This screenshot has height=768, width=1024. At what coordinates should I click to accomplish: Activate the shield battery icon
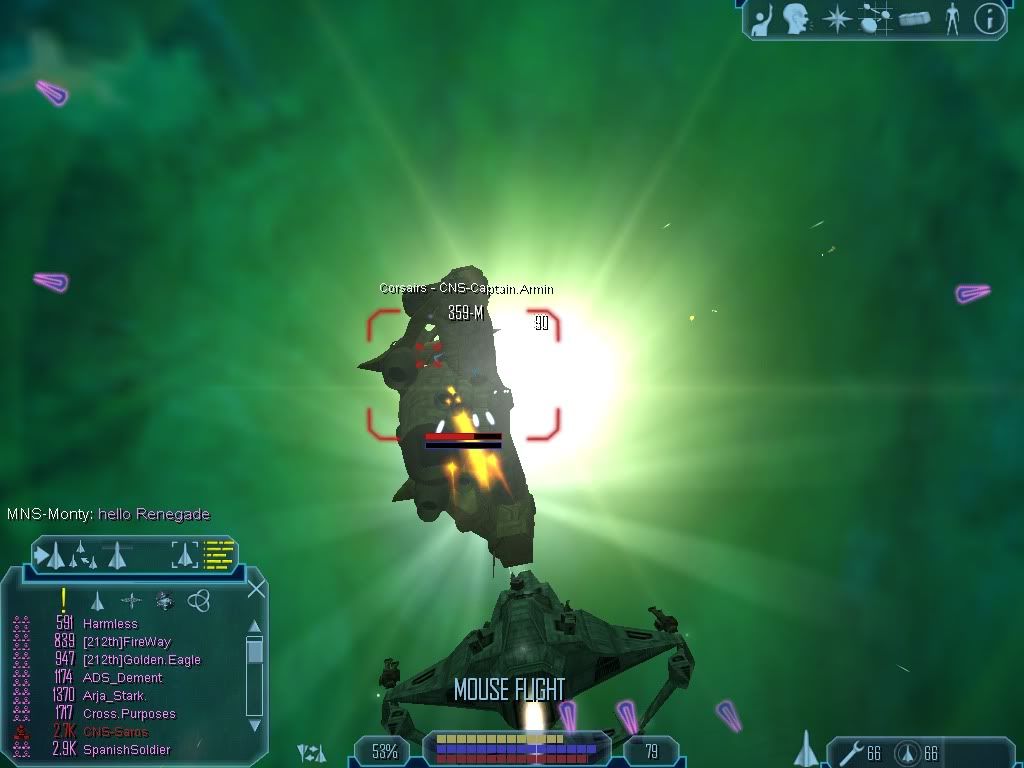point(907,752)
